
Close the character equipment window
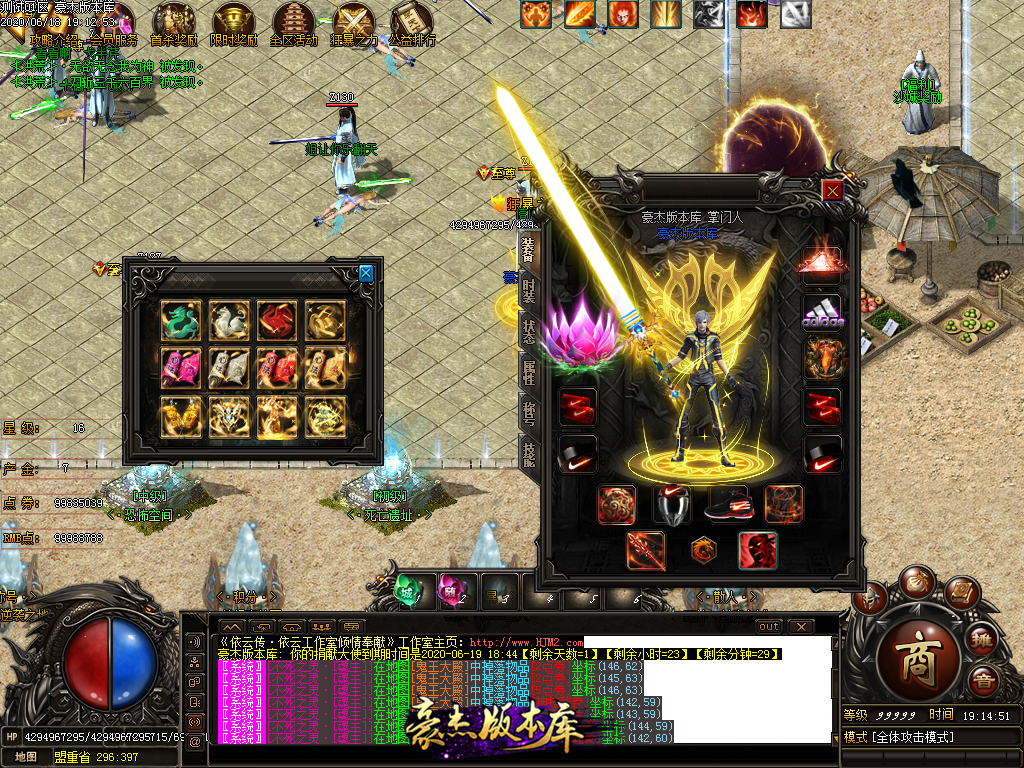pos(832,190)
